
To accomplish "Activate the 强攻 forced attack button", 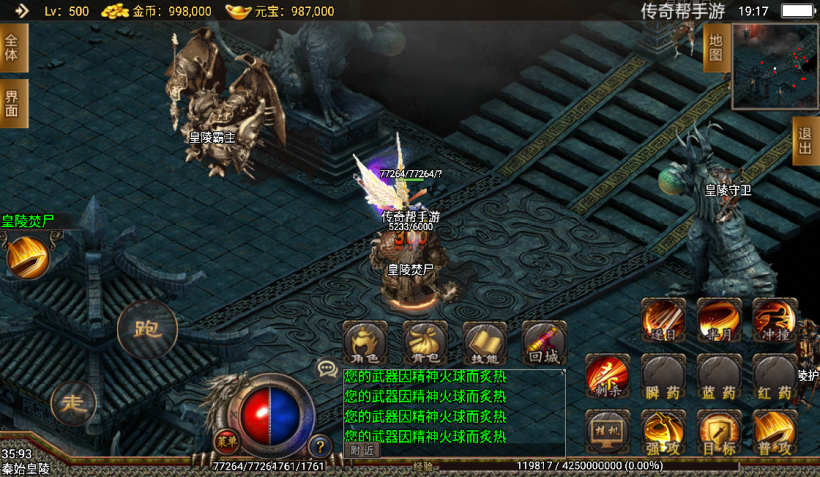I will click(663, 432).
